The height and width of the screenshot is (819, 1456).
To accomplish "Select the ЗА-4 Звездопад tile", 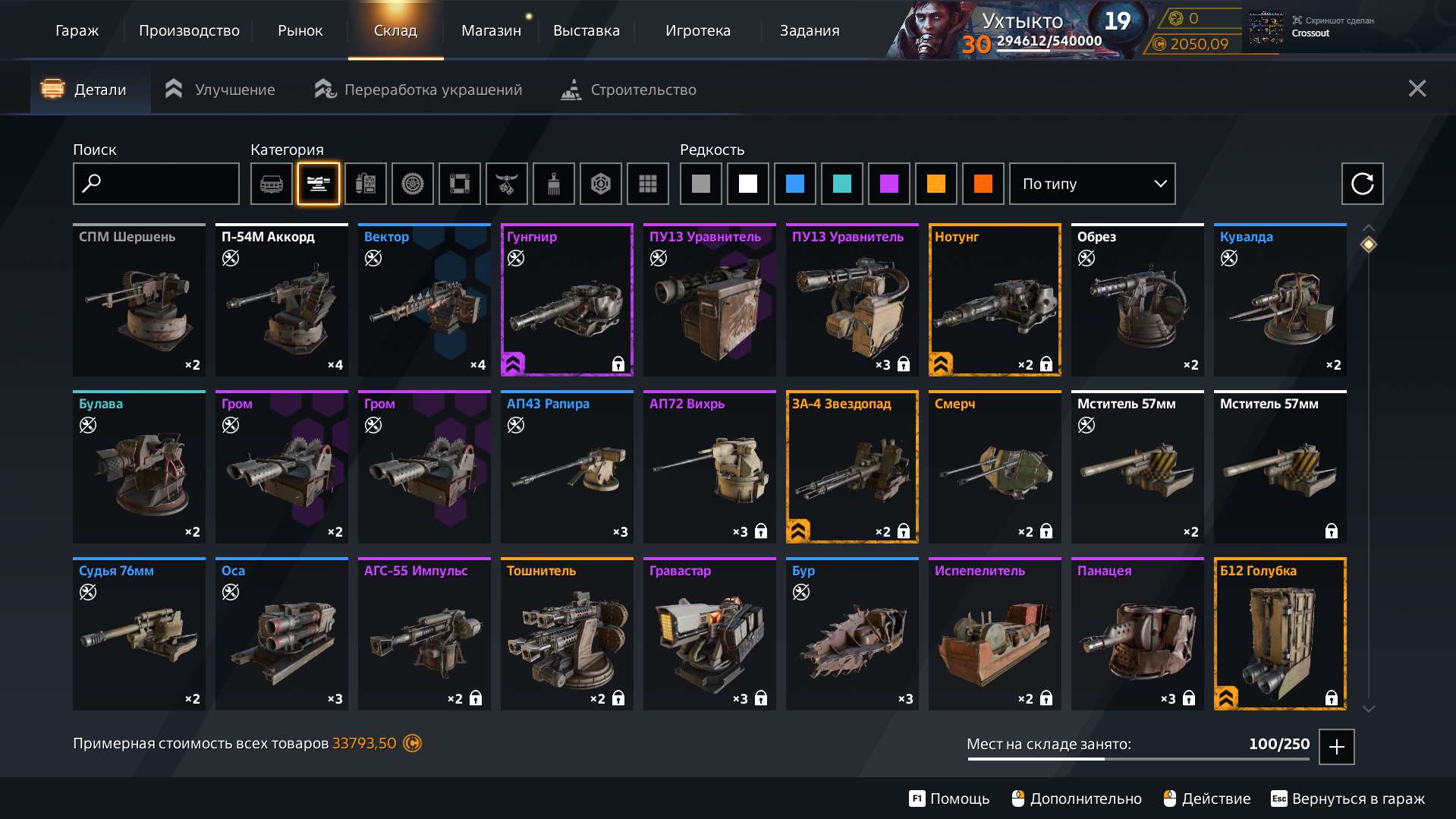I will [852, 467].
